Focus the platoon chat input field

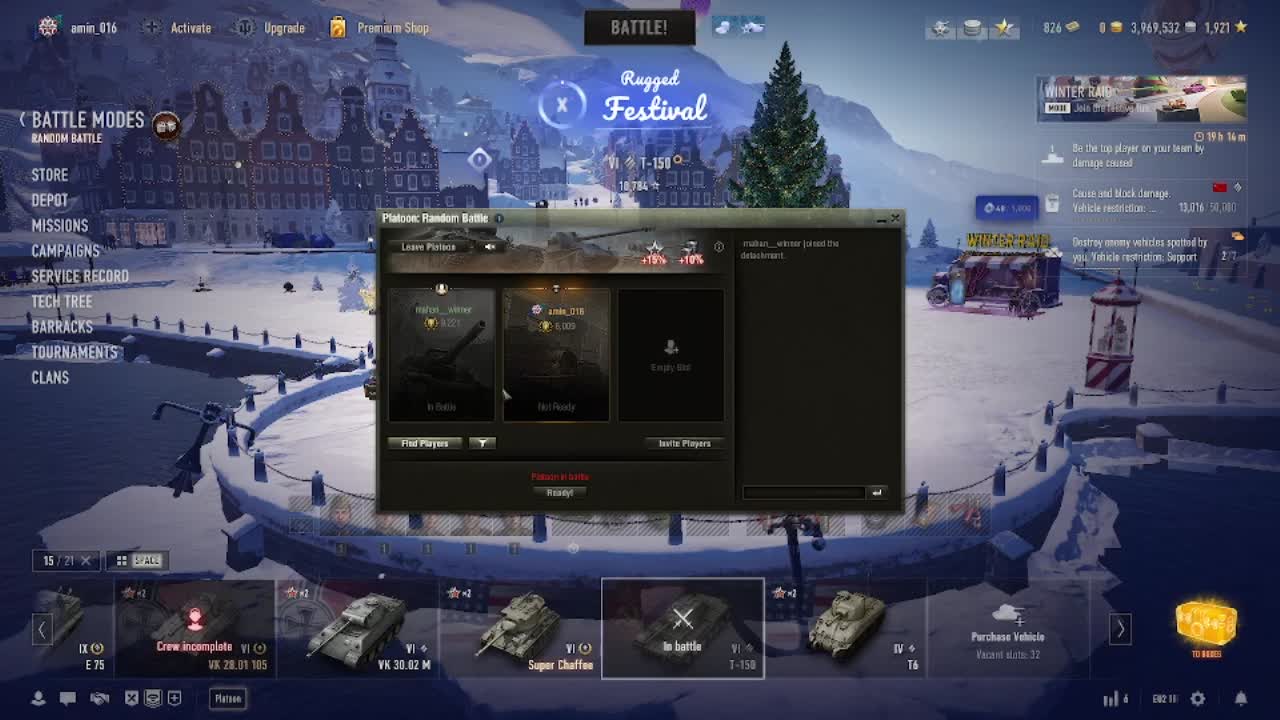pos(803,492)
